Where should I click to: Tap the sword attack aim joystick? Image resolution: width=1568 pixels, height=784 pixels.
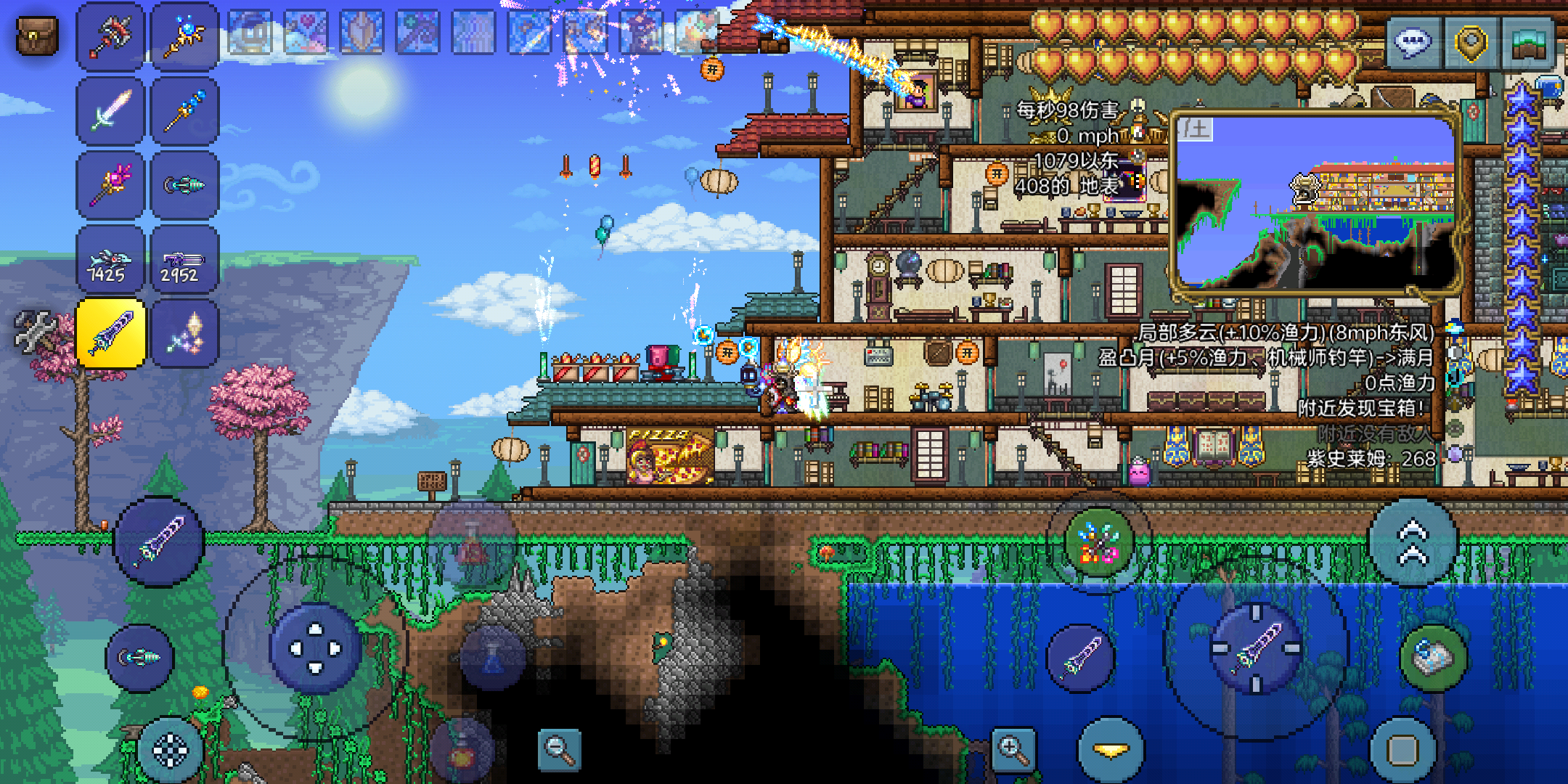point(1257,648)
